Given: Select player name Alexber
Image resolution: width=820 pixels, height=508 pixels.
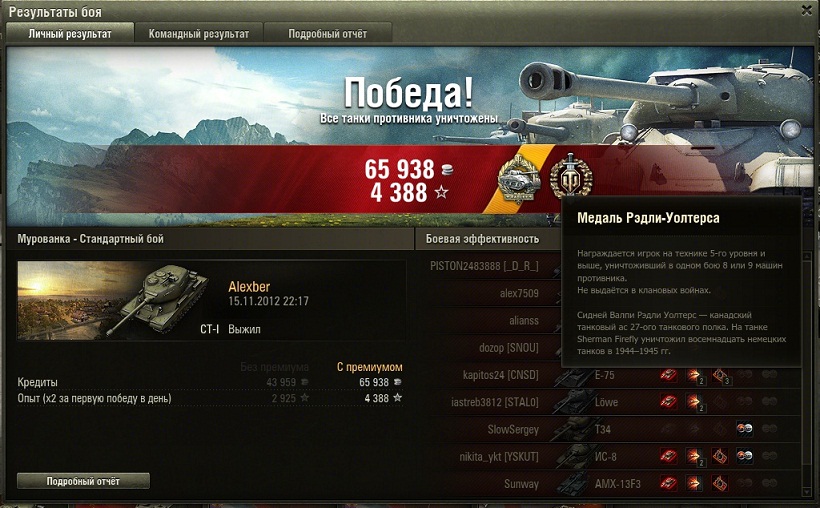Looking at the screenshot, I should (x=249, y=287).
